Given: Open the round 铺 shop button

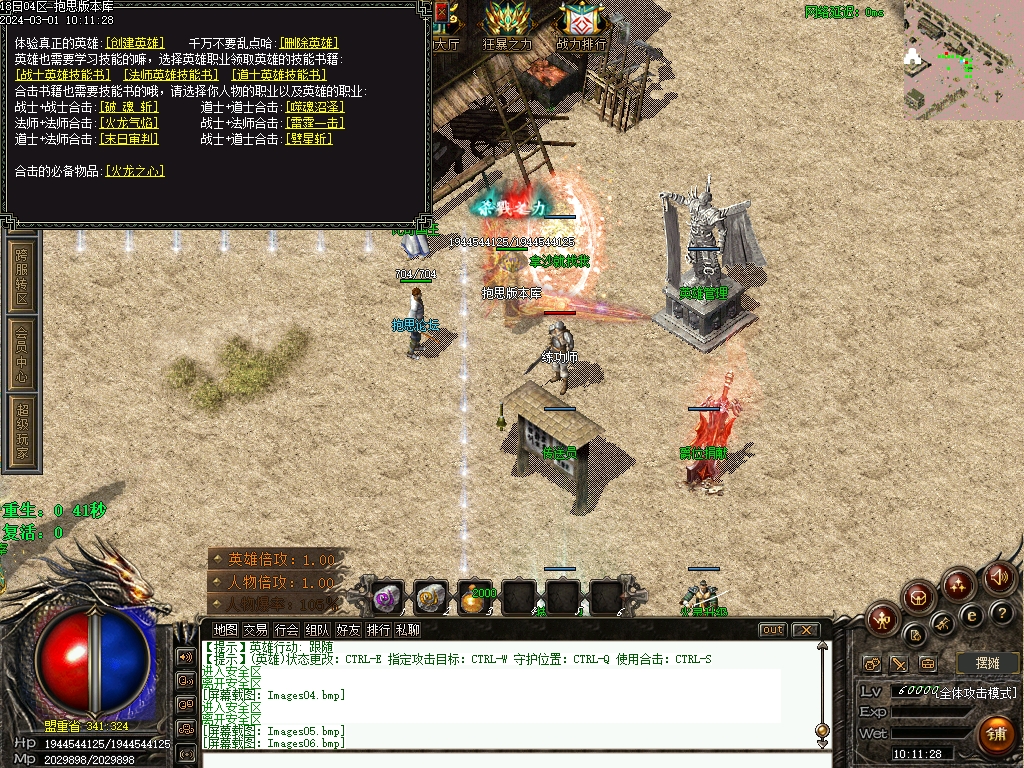Looking at the screenshot, I should 995,735.
